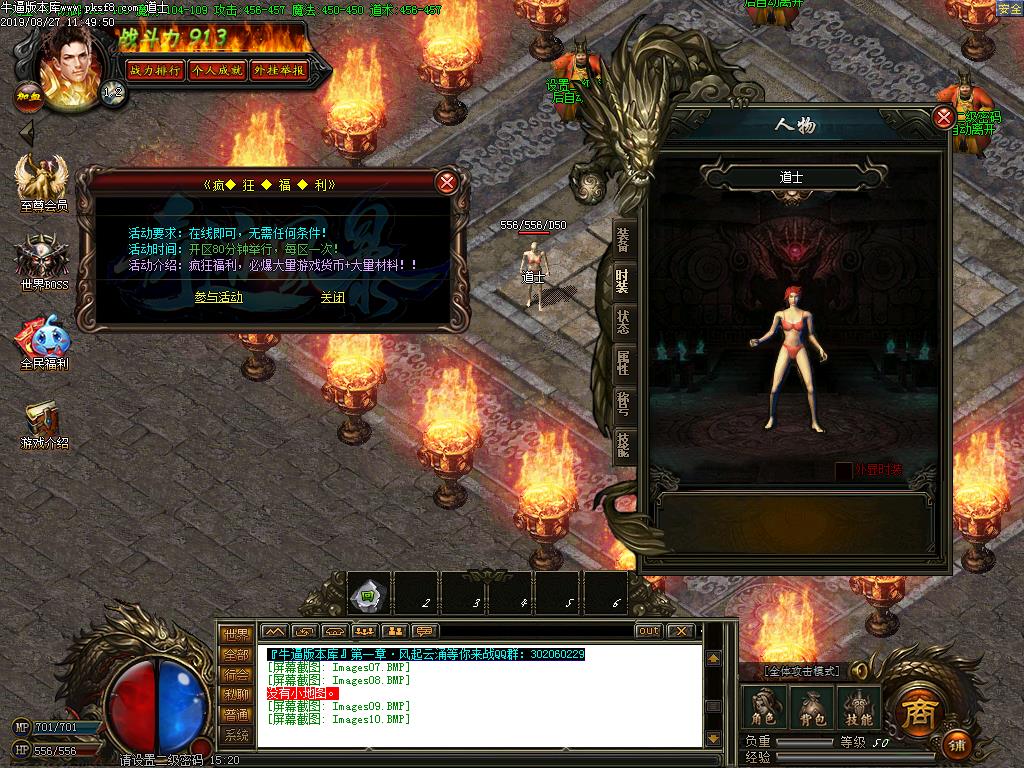
Task: Open the round 商 shop button
Action: [x=914, y=709]
